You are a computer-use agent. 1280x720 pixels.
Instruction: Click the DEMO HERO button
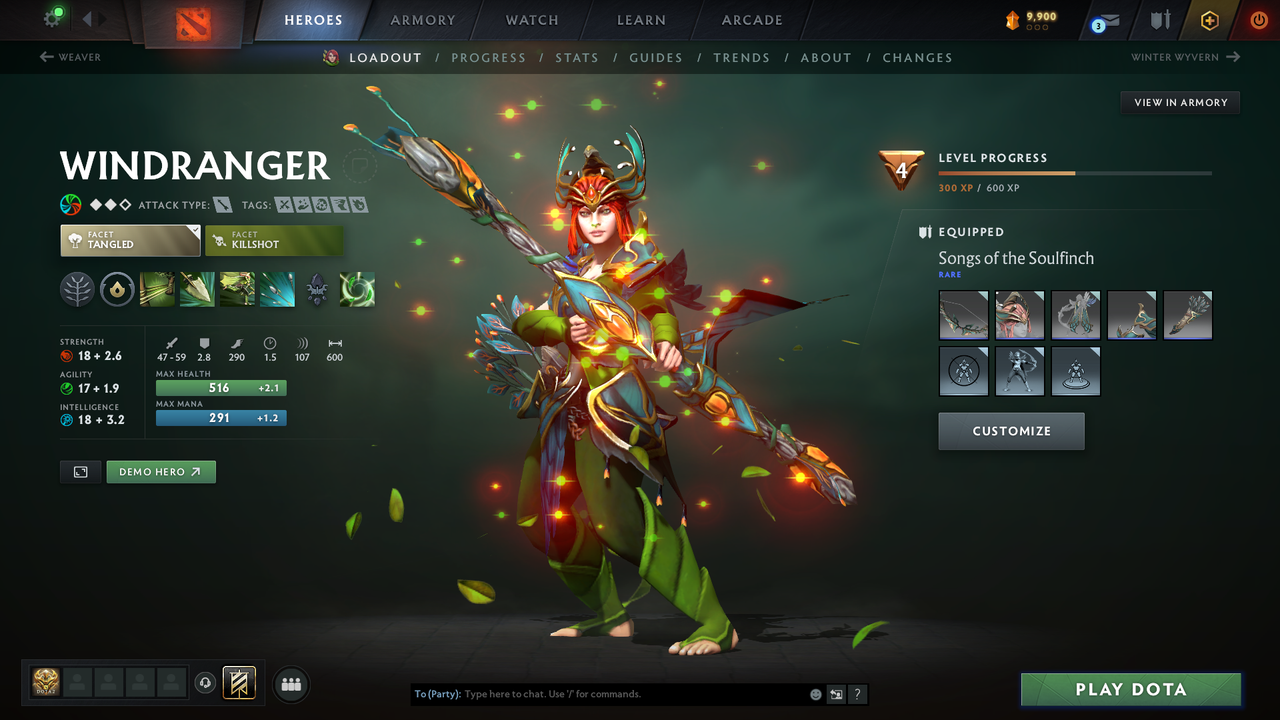click(x=160, y=471)
